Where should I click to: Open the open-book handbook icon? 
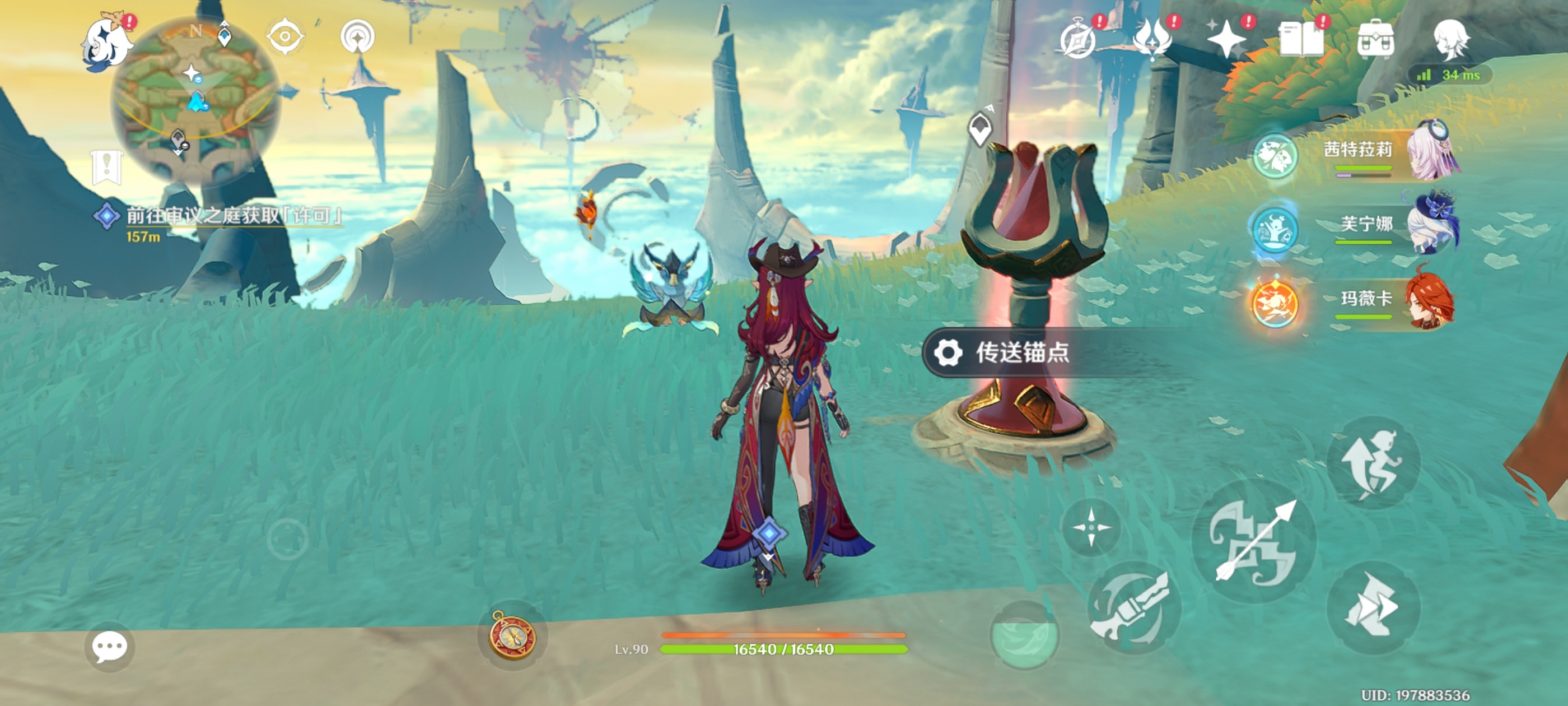point(1301,39)
